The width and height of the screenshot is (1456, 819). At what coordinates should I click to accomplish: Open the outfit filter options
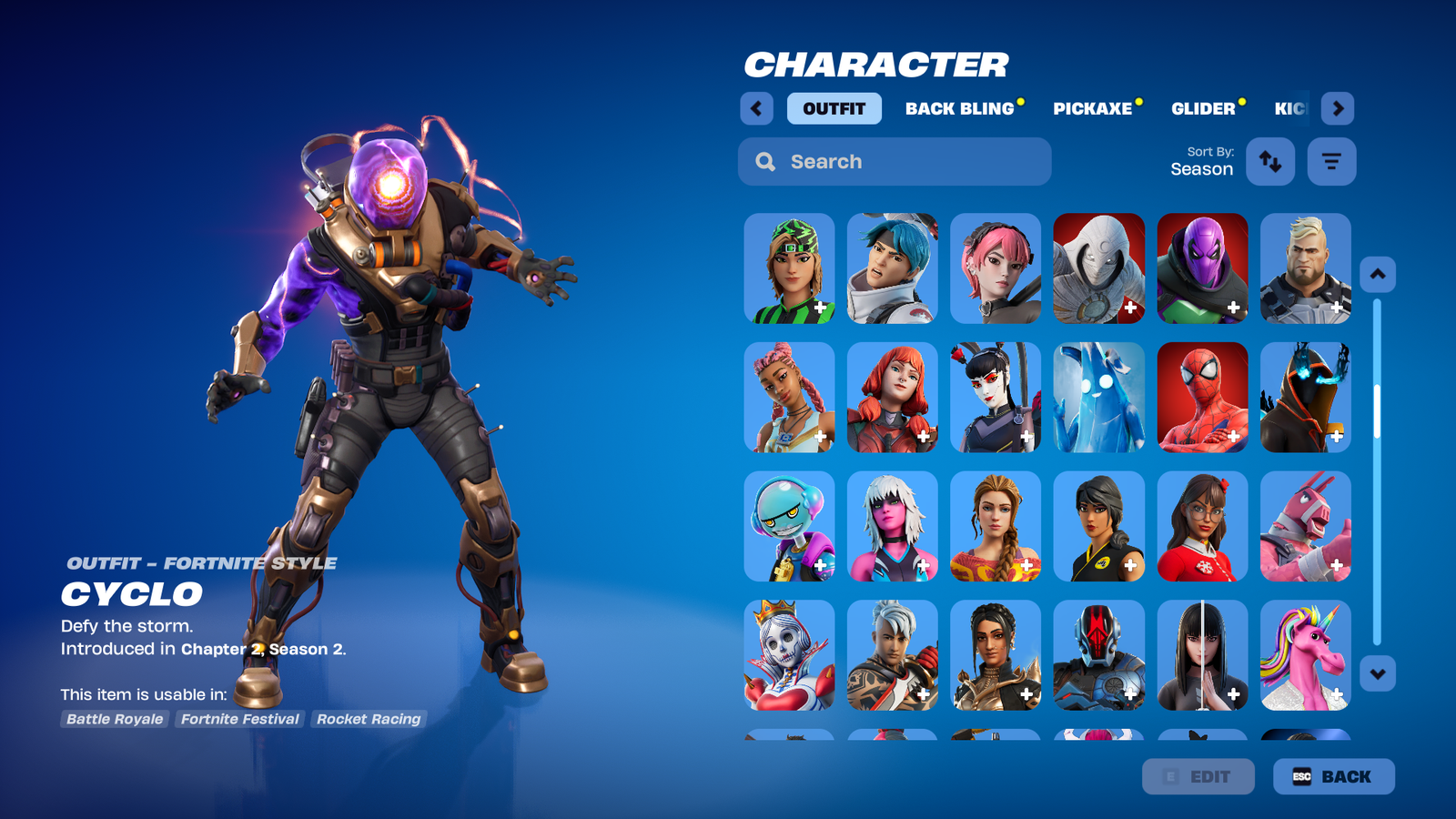1331,161
